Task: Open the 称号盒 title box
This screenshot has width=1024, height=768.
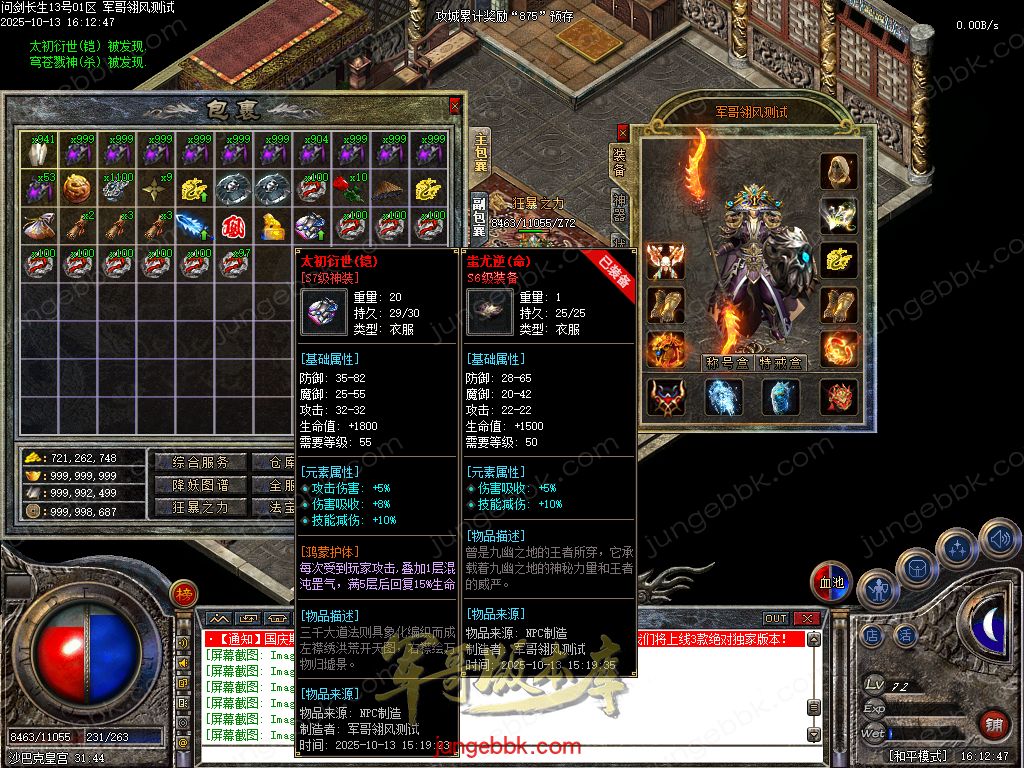Action: pos(727,362)
